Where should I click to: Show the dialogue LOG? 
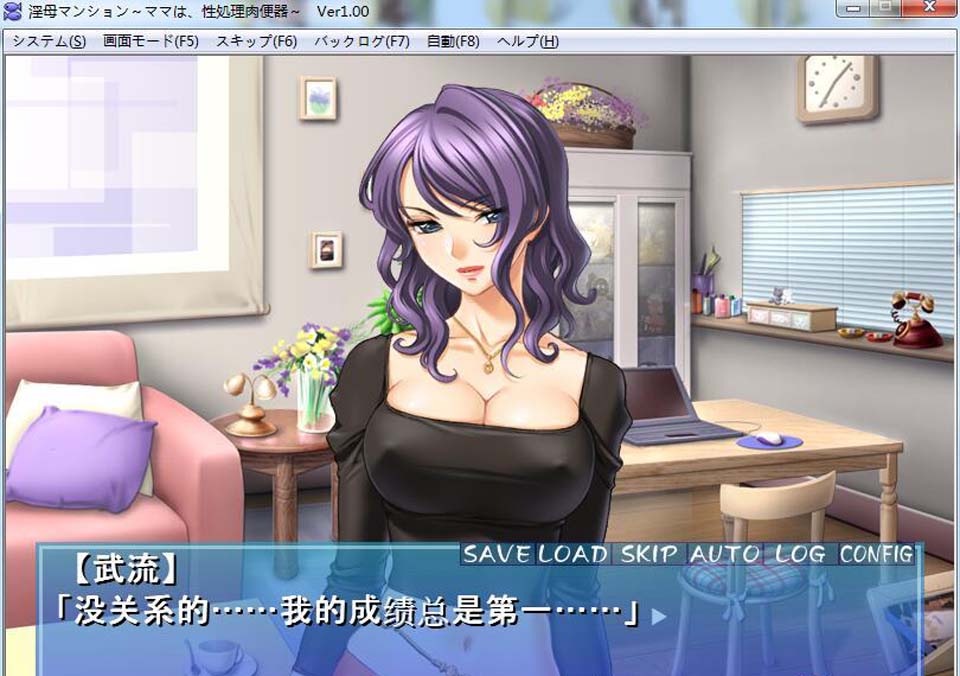[800, 554]
